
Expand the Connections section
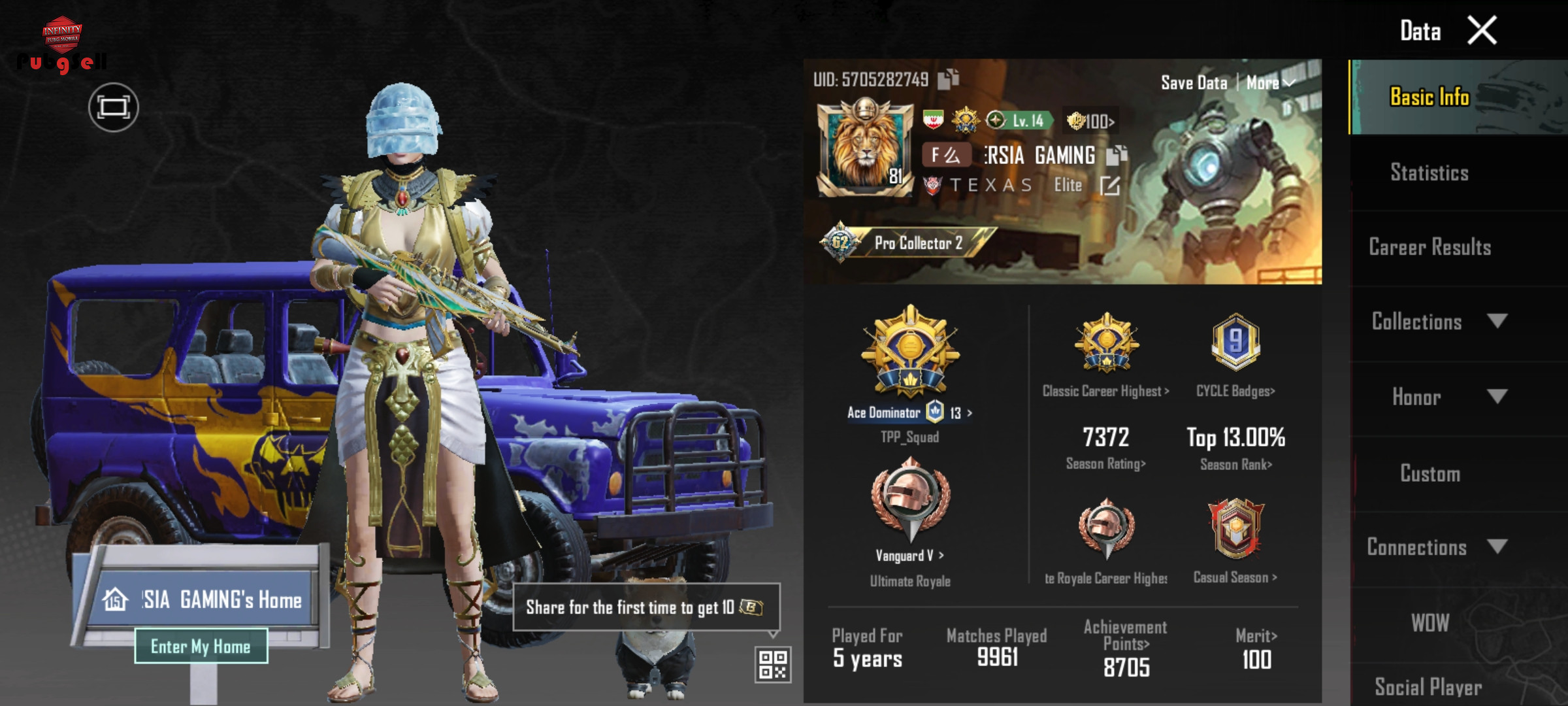[x=1437, y=547]
